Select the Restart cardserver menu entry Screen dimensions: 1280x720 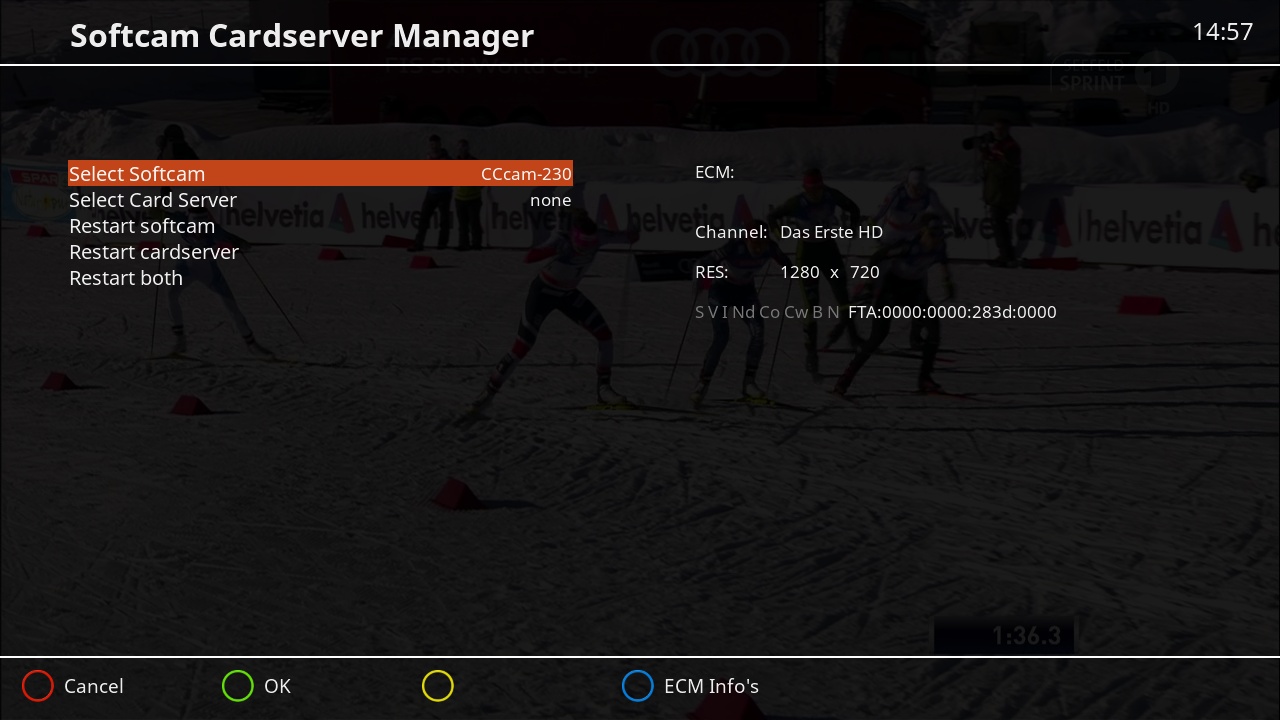(x=154, y=252)
